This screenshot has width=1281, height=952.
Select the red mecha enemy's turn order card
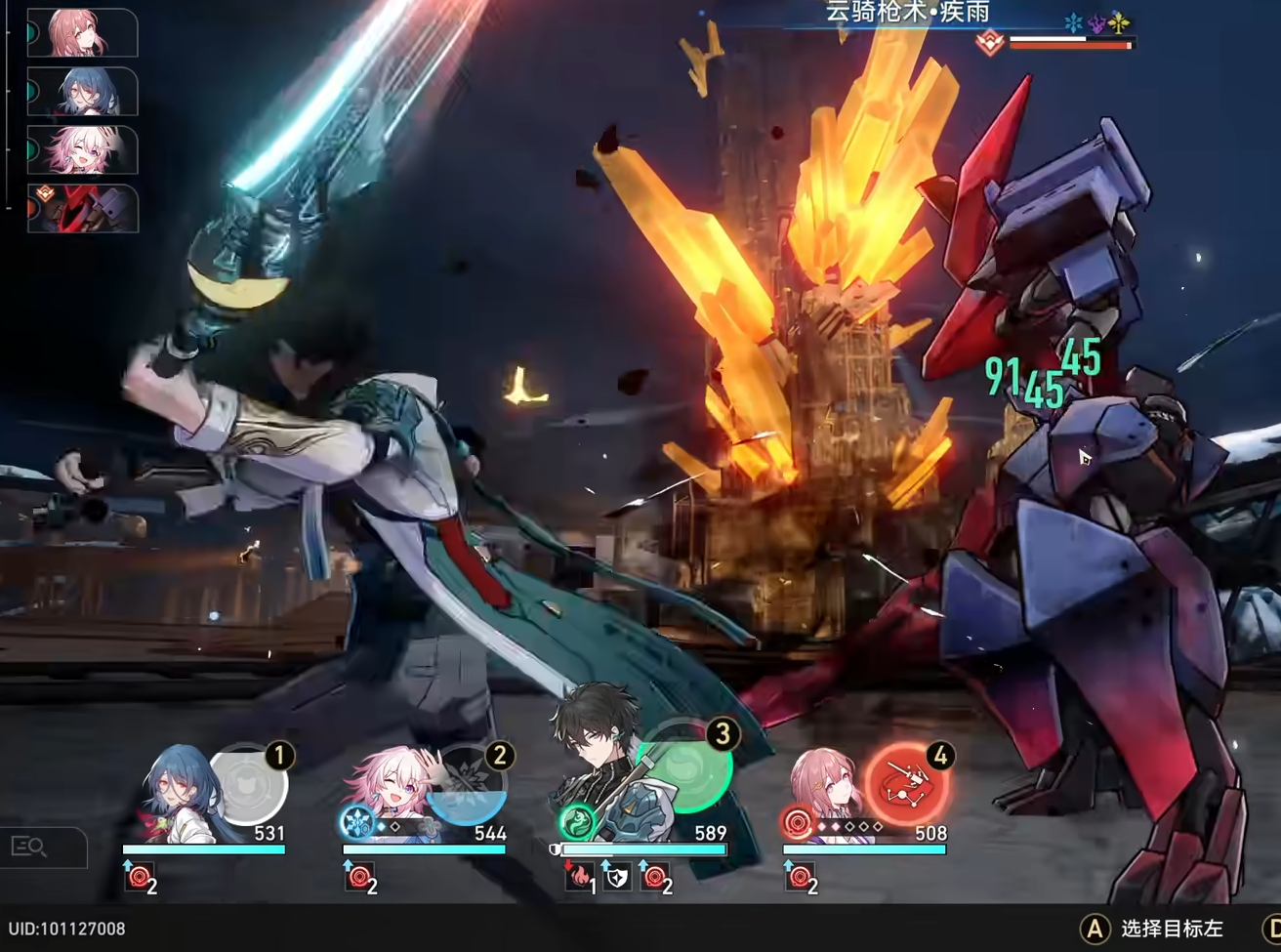click(x=82, y=208)
